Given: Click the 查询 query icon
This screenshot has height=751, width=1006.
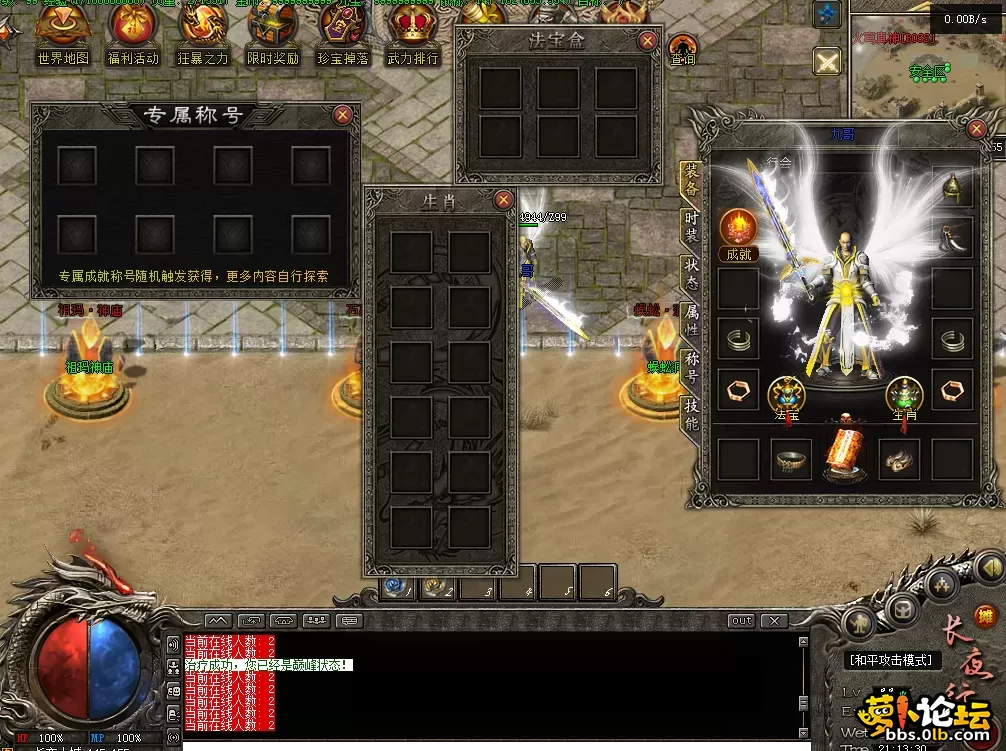Looking at the screenshot, I should 683,50.
